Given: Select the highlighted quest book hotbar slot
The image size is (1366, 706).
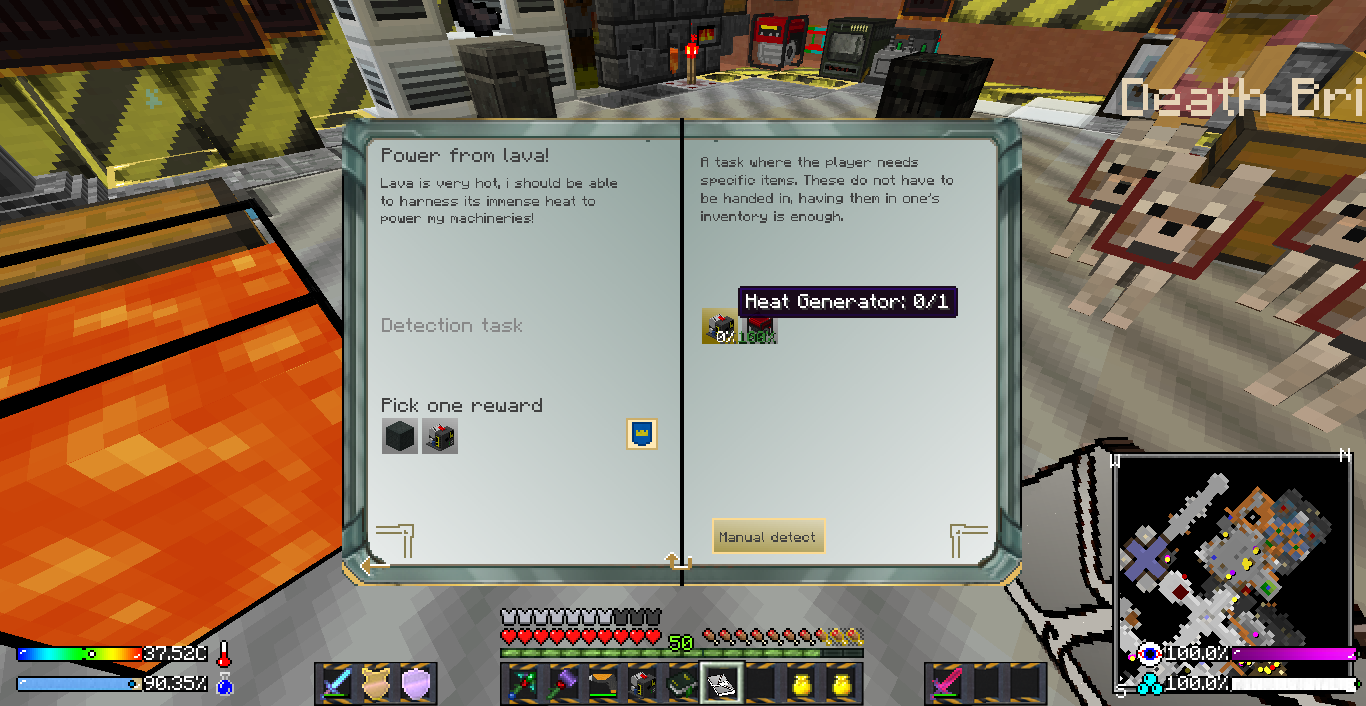Looking at the screenshot, I should pyautogui.click(x=721, y=683).
